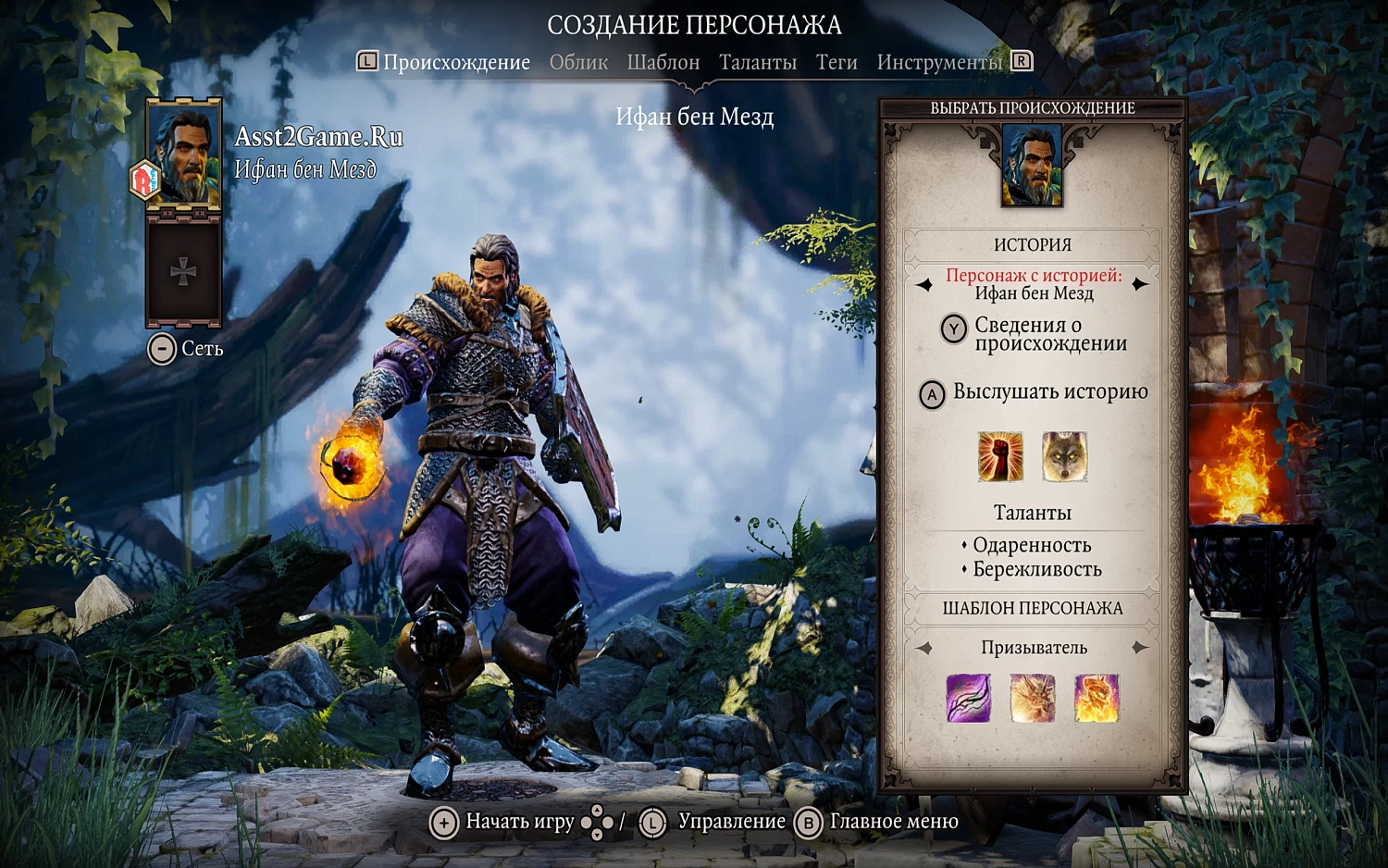Click the minus icon next to Сеть

[x=163, y=349]
